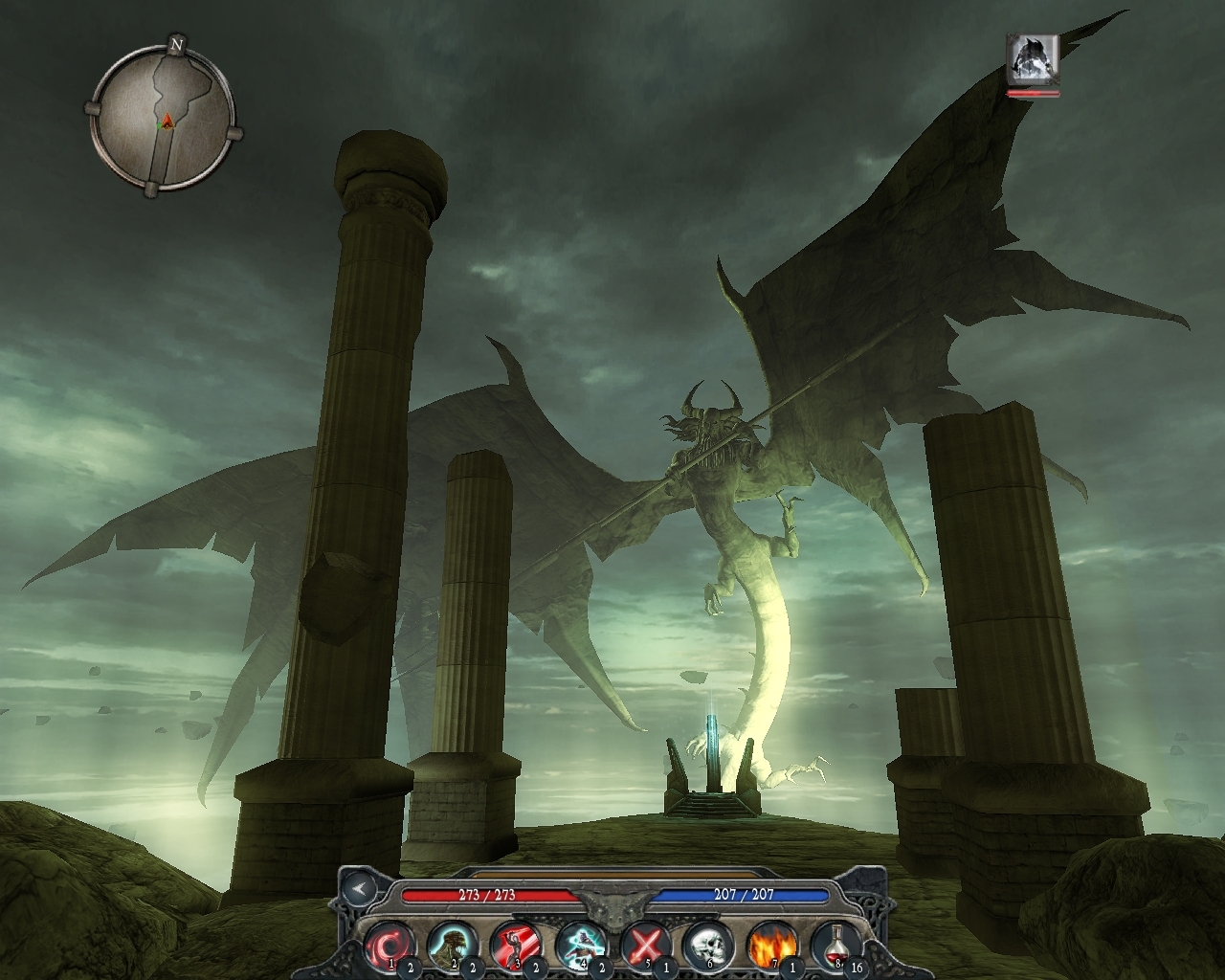Use the hooded creature skill in slot 2
The image size is (1225, 980).
tap(451, 944)
